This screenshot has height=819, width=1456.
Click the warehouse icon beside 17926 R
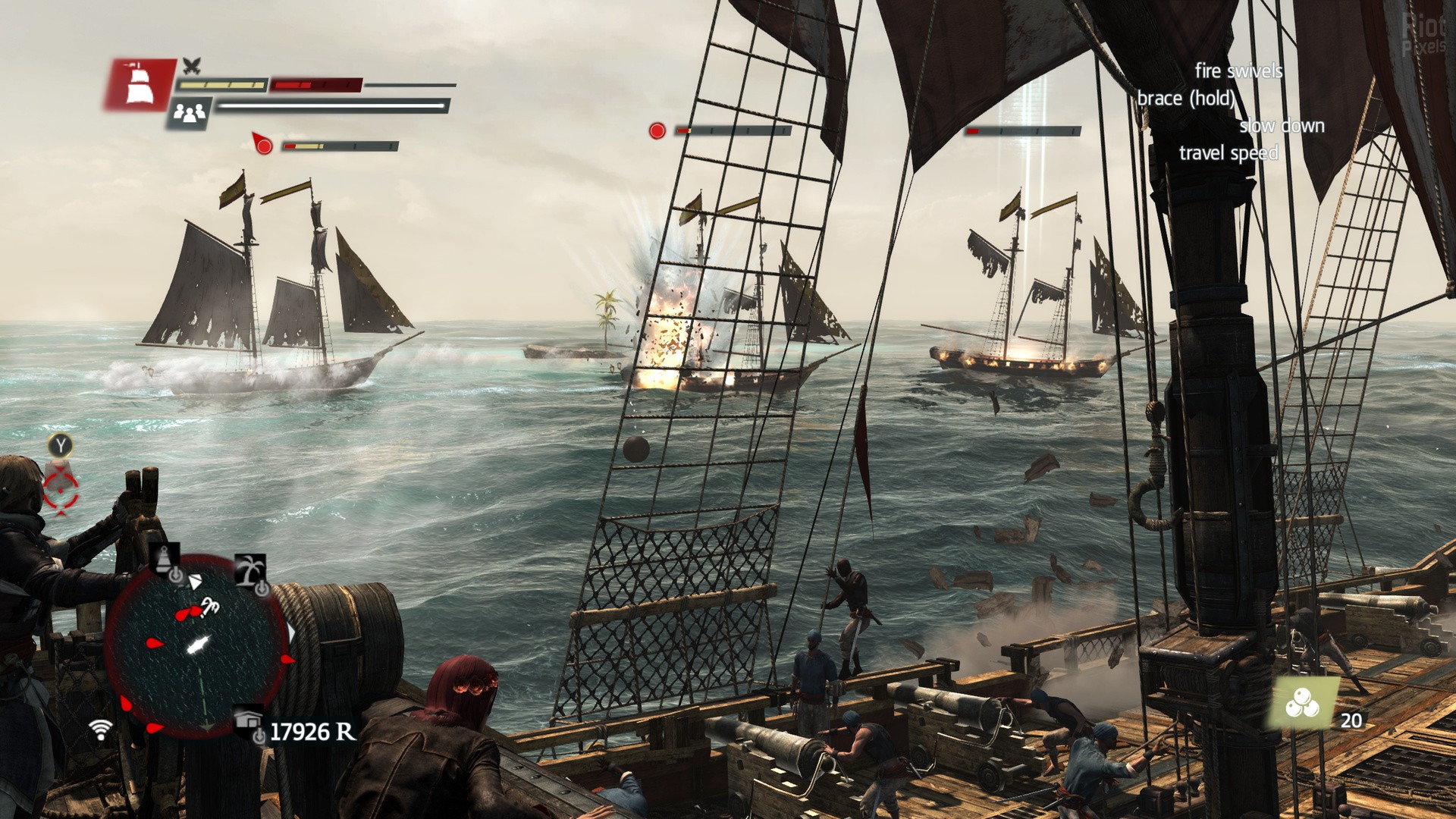click(249, 722)
